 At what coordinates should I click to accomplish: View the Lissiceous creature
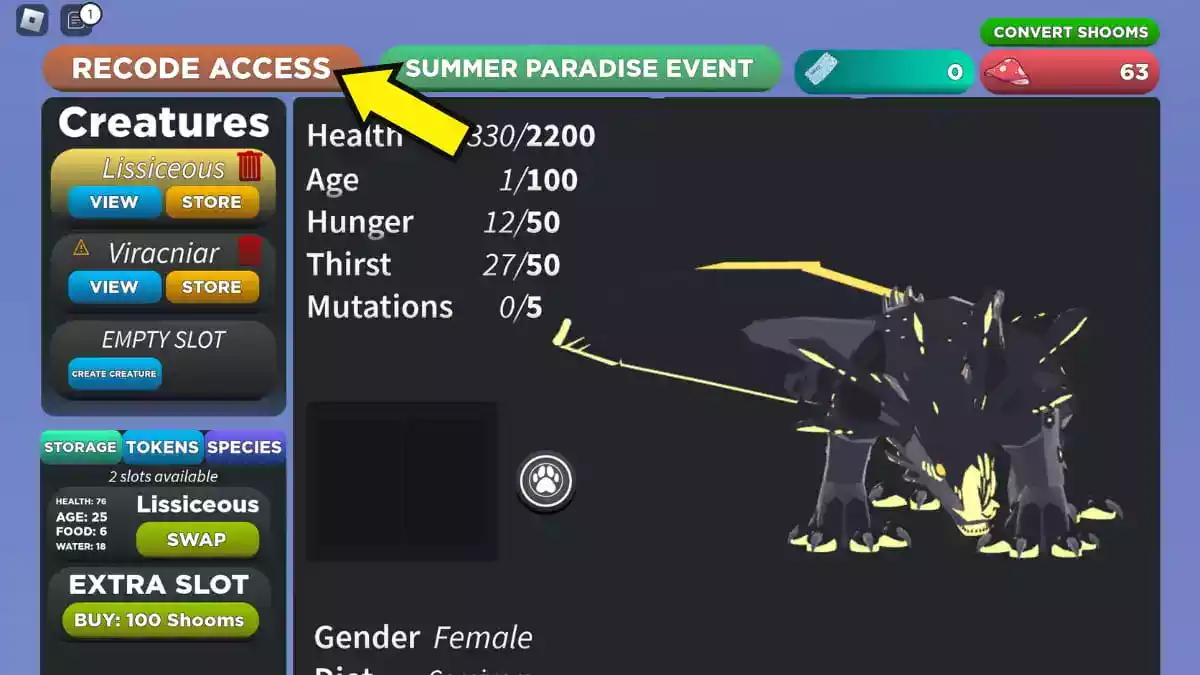coord(114,202)
